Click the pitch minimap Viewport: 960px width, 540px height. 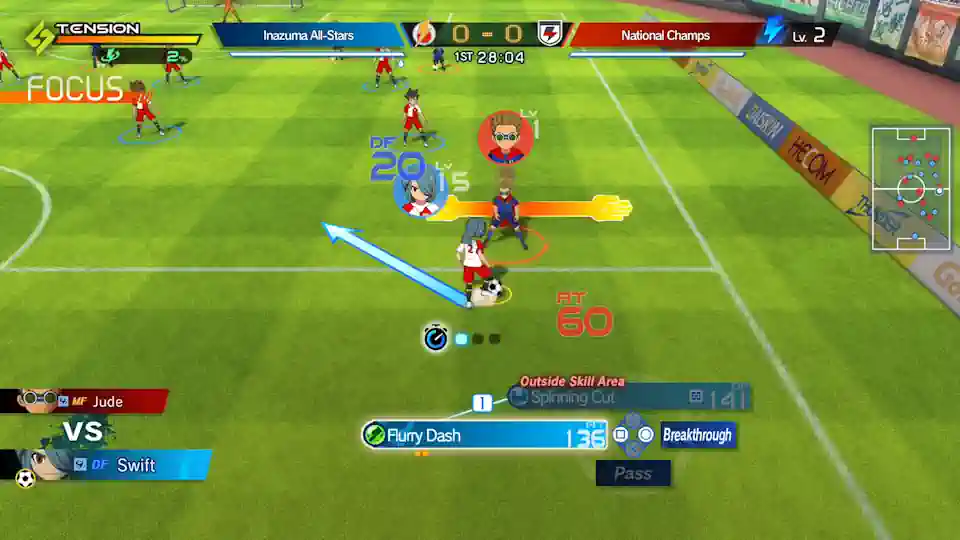click(x=911, y=188)
